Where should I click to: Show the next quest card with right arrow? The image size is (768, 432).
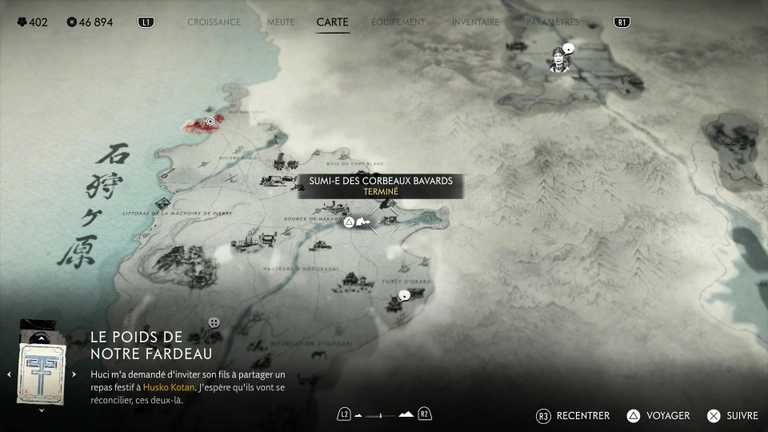coord(74,374)
